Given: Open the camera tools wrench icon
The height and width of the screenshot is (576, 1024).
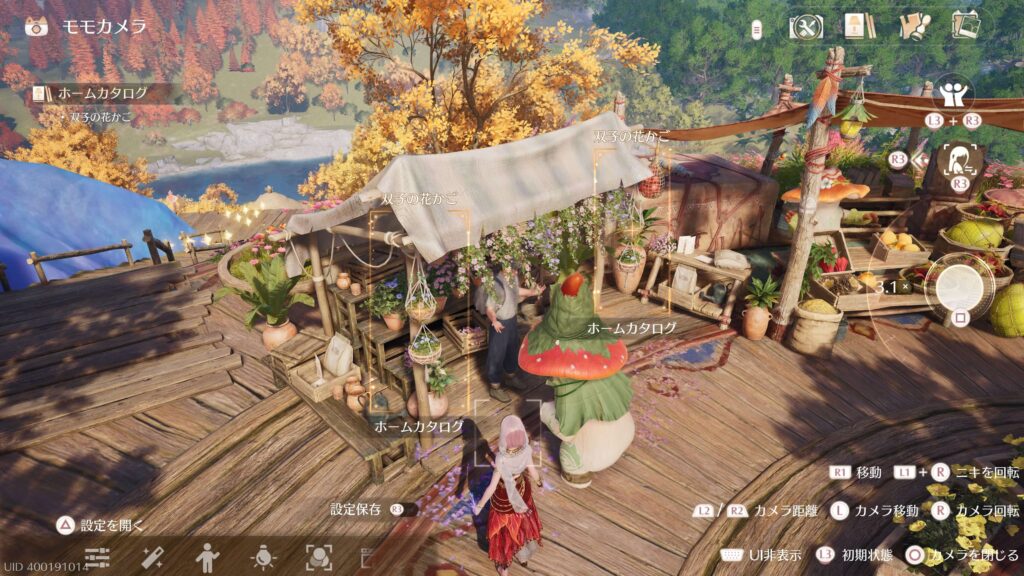Looking at the screenshot, I should click(806, 27).
